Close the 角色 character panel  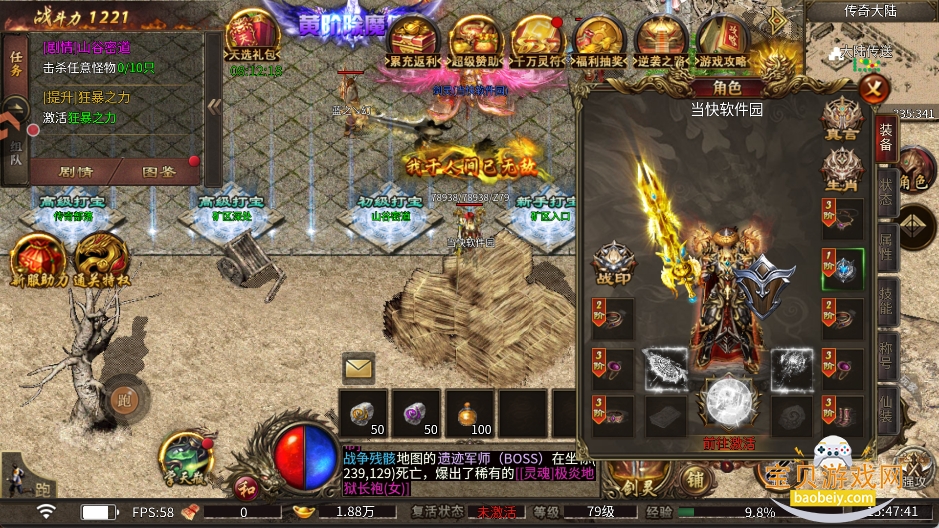[874, 89]
